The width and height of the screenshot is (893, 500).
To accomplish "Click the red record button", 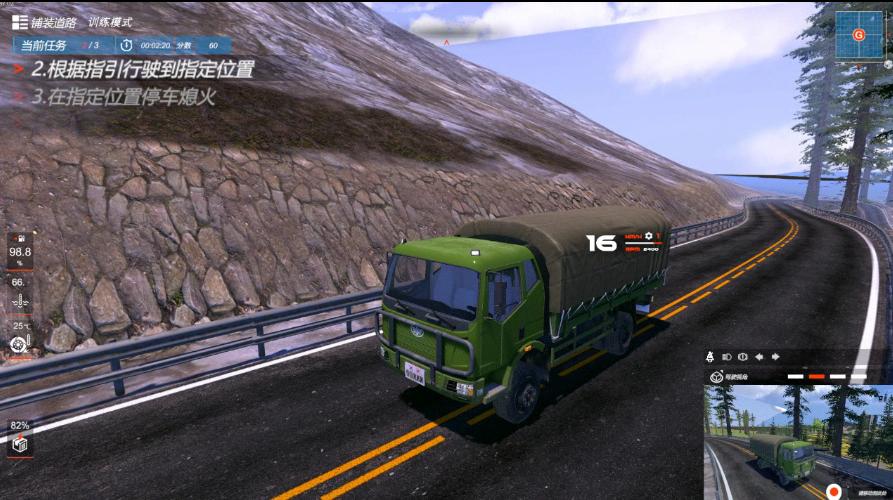I will pyautogui.click(x=833, y=492).
